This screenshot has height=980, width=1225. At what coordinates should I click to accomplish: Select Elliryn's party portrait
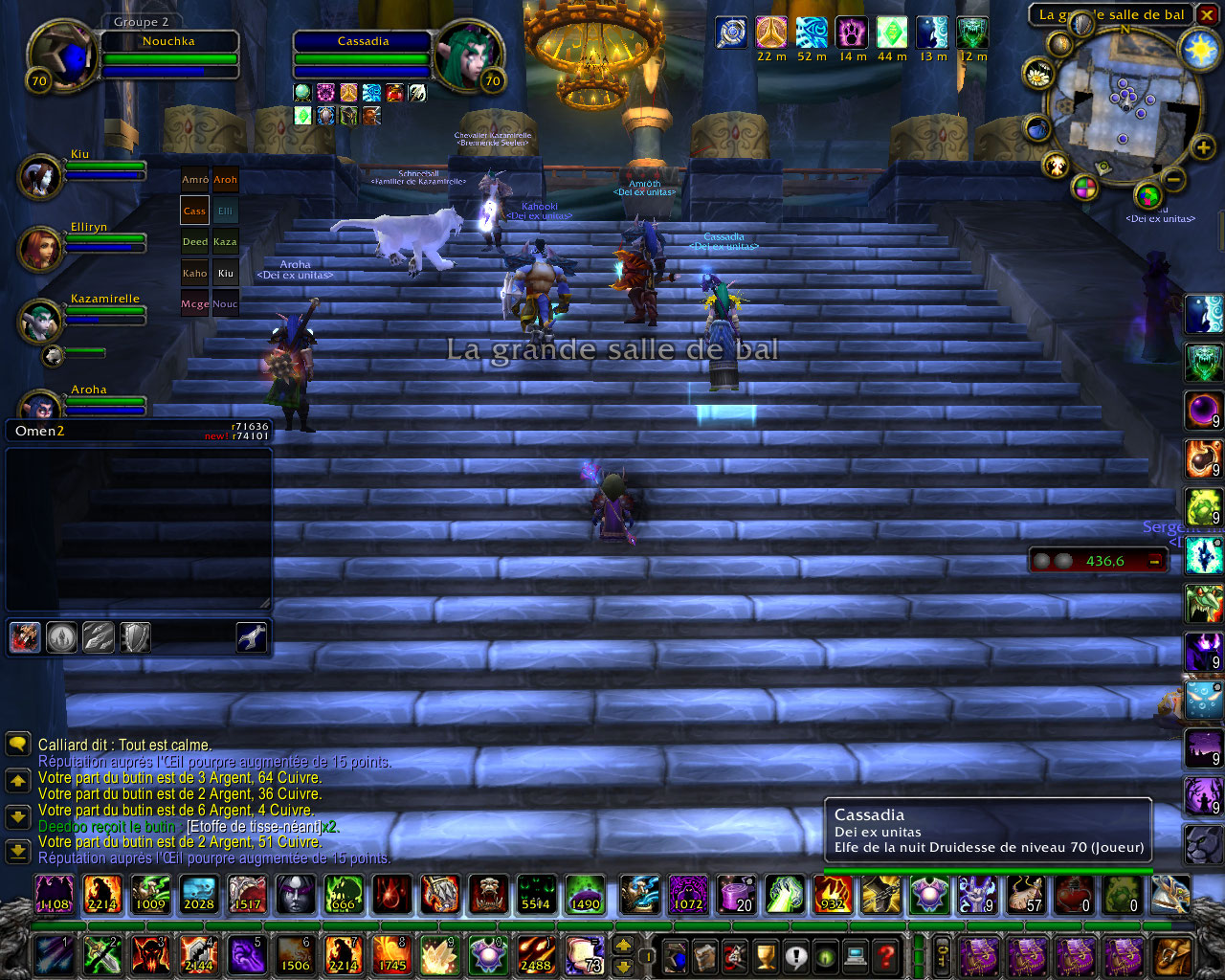40,249
